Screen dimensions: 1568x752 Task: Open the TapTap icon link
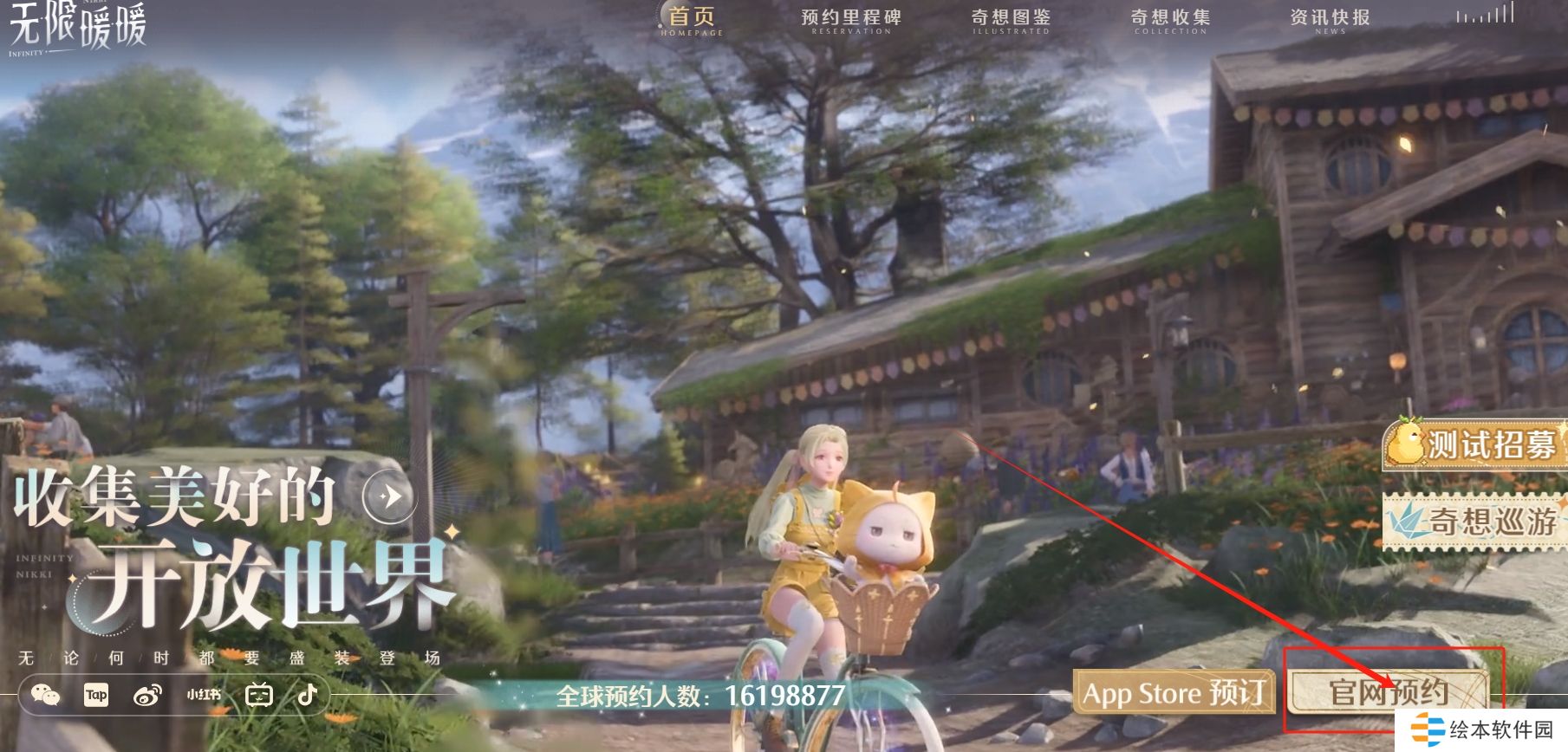96,695
